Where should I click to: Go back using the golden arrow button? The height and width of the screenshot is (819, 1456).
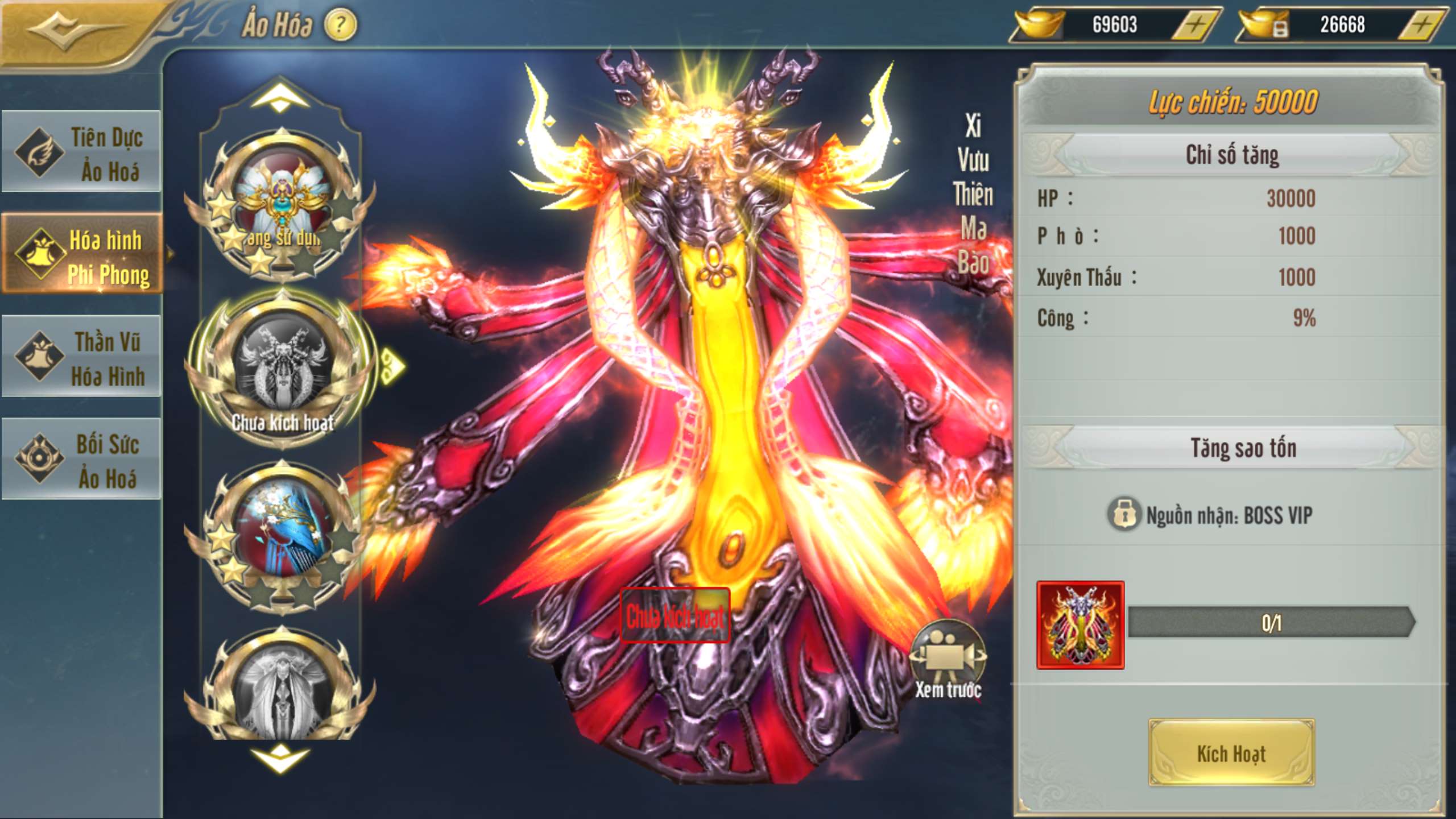[68, 28]
